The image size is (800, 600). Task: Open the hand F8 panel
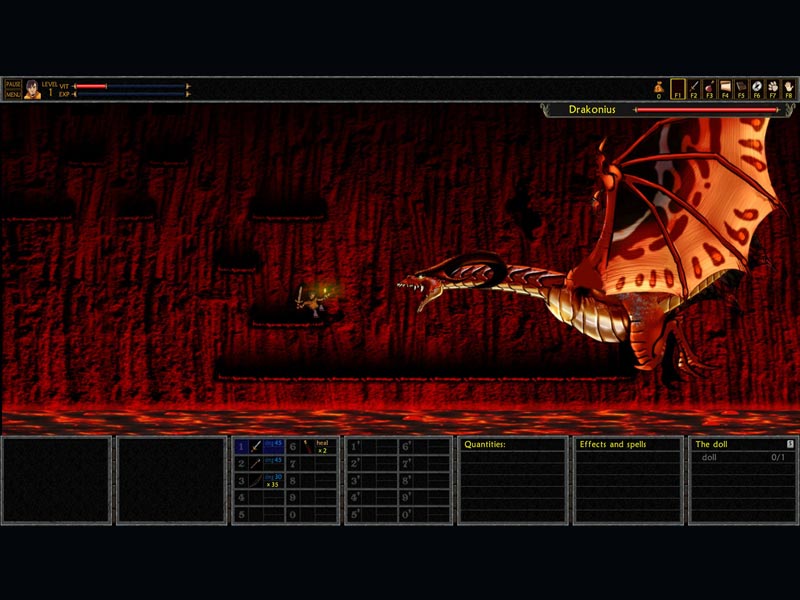point(789,87)
